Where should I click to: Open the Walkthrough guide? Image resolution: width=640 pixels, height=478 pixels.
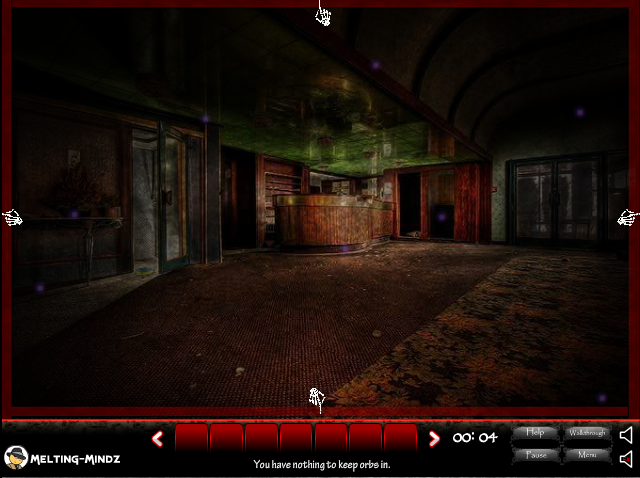tap(586, 433)
